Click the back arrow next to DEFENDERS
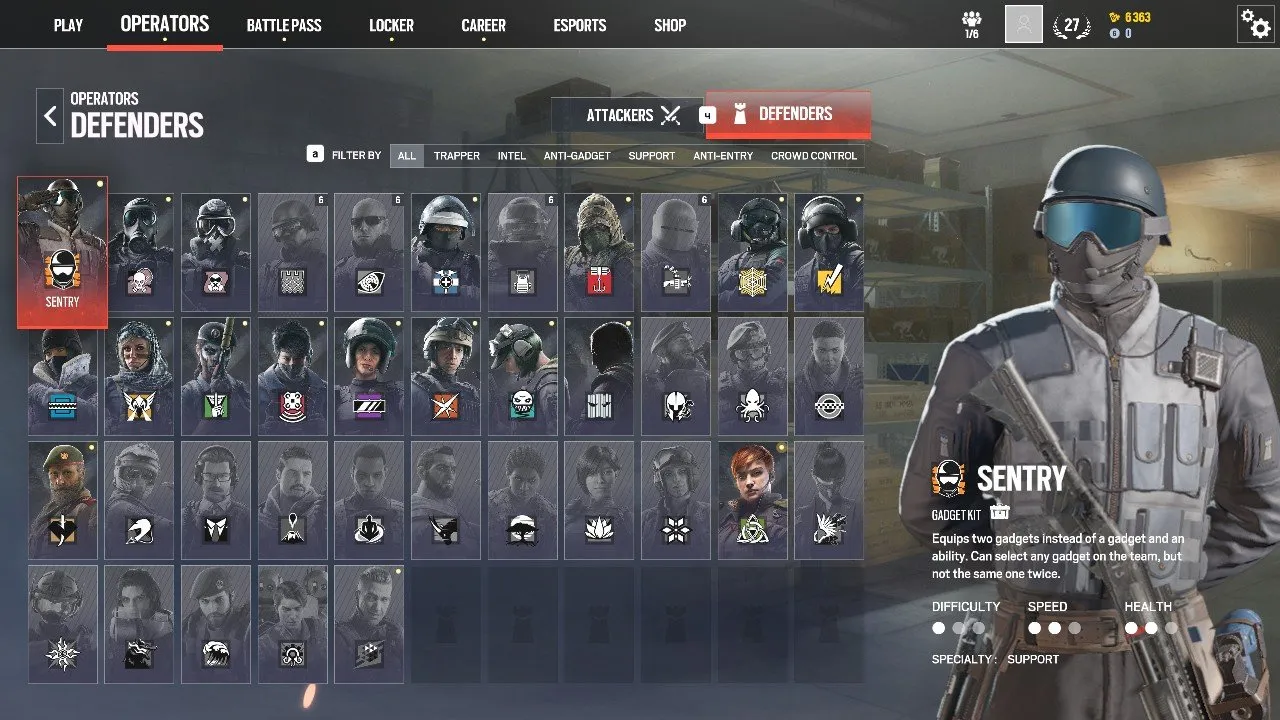1280x720 pixels. [x=49, y=115]
